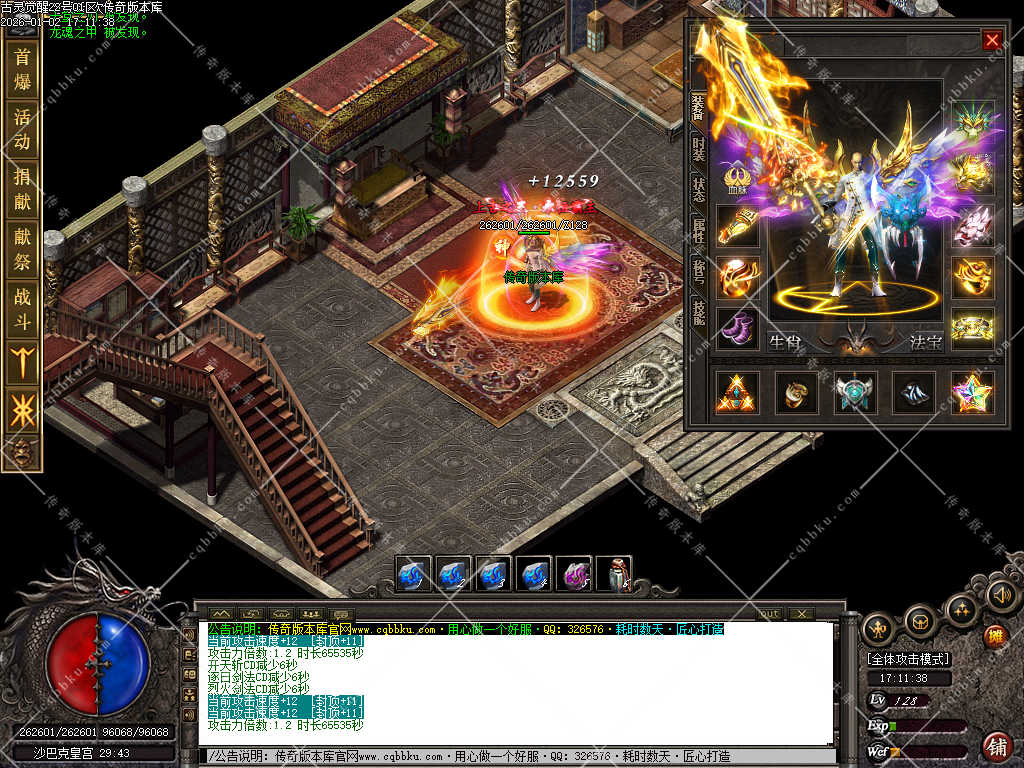
Task: Use the potion bottle in the hotbar
Action: (x=613, y=575)
